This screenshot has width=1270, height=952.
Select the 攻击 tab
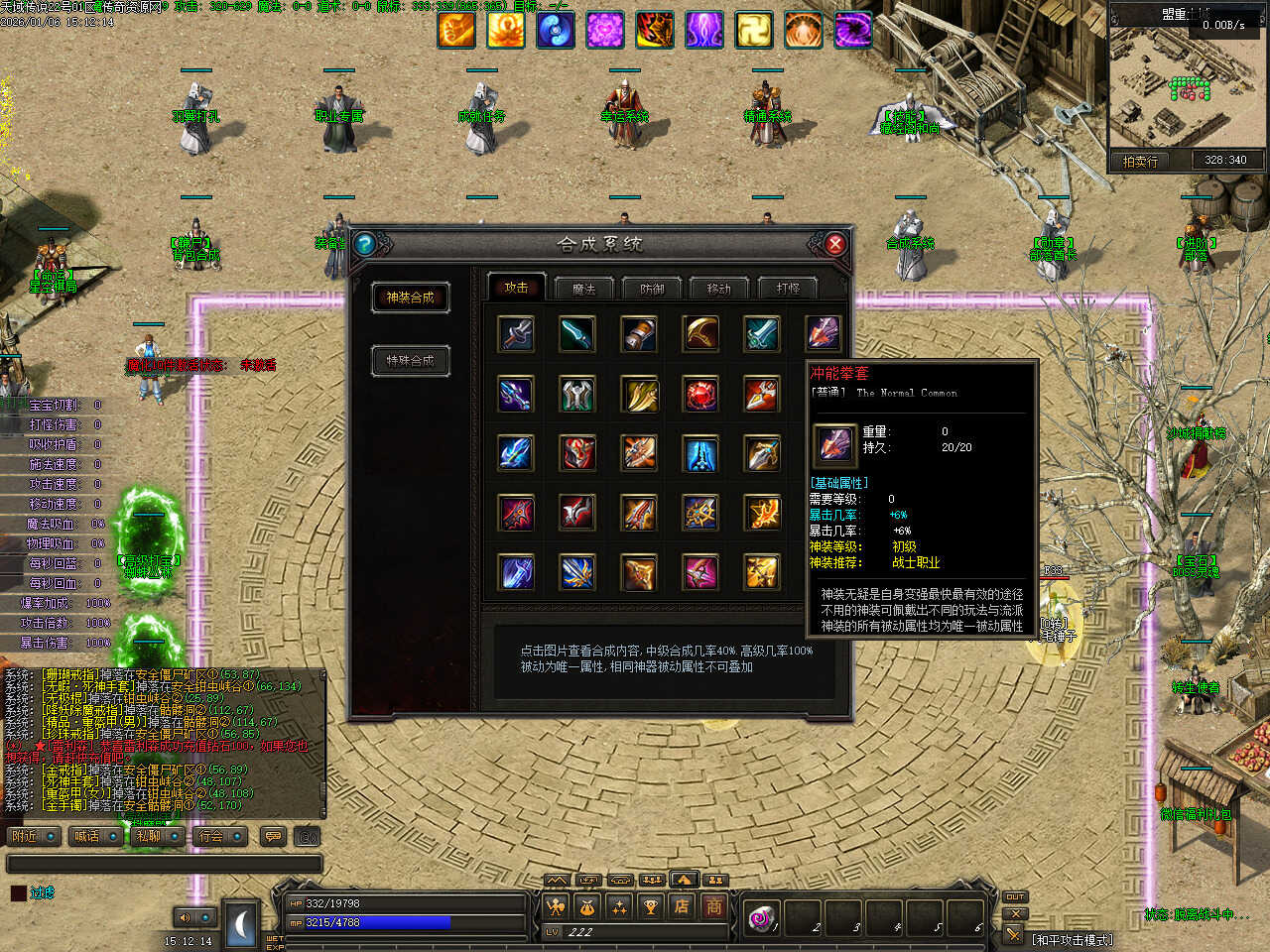[x=516, y=288]
